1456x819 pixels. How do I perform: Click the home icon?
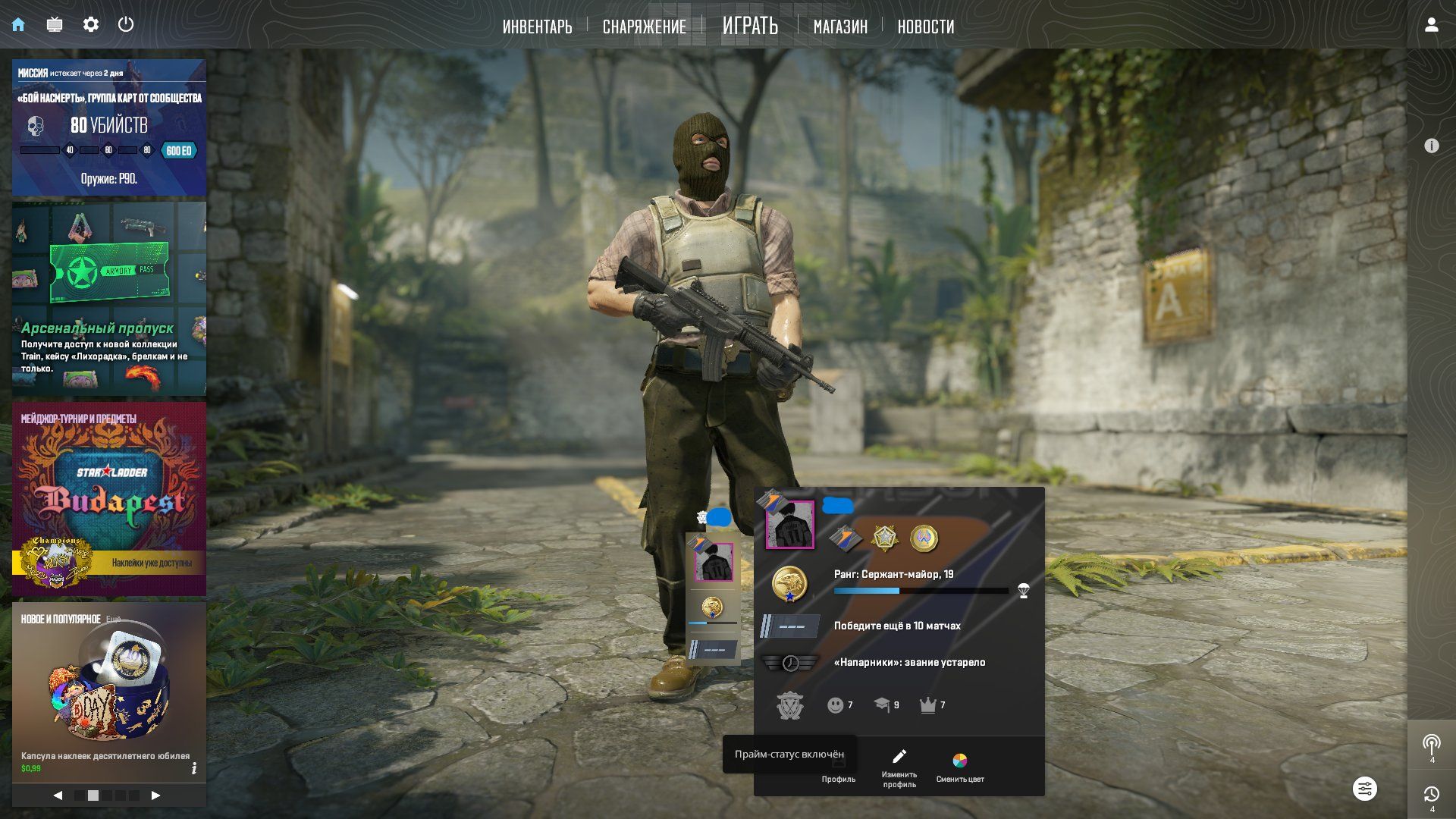[x=18, y=24]
